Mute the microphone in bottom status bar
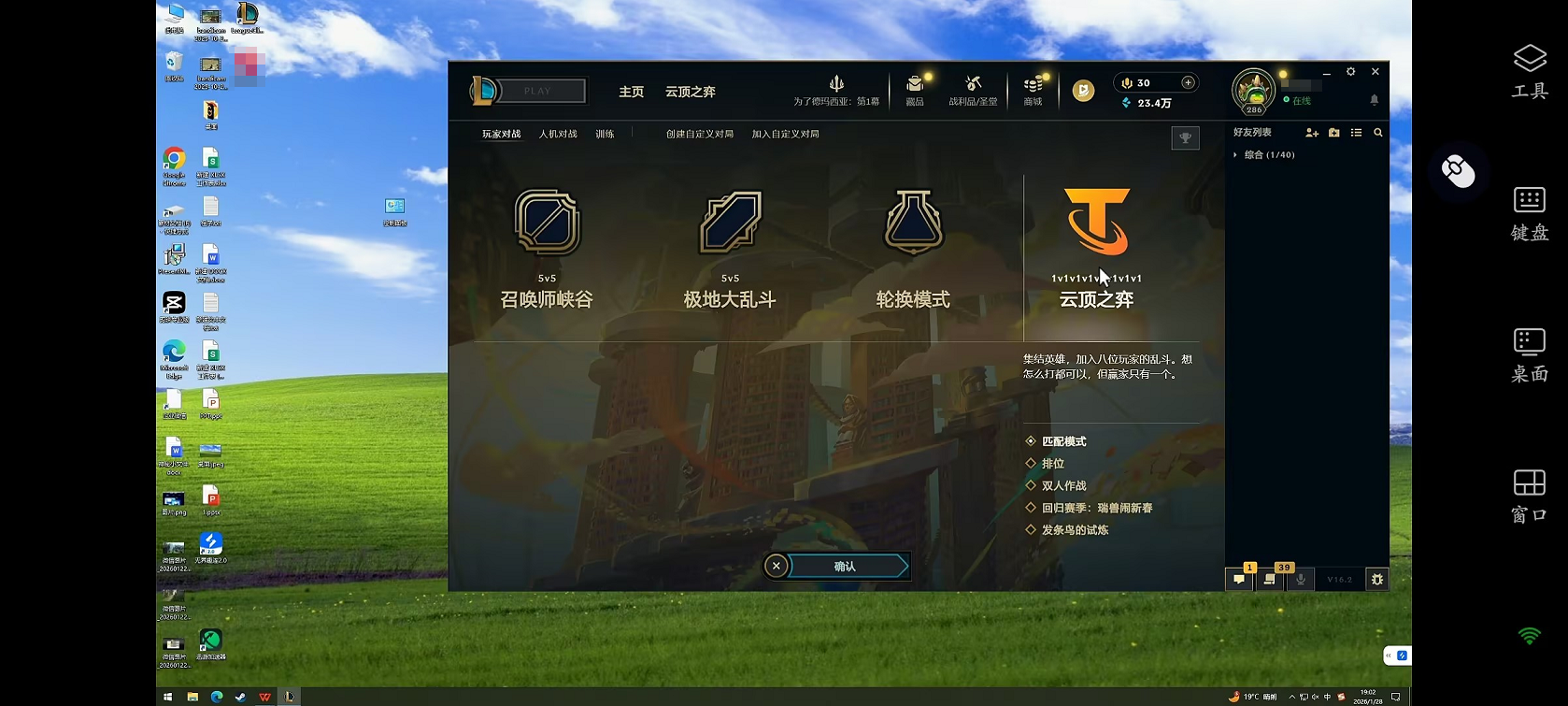 (1301, 580)
